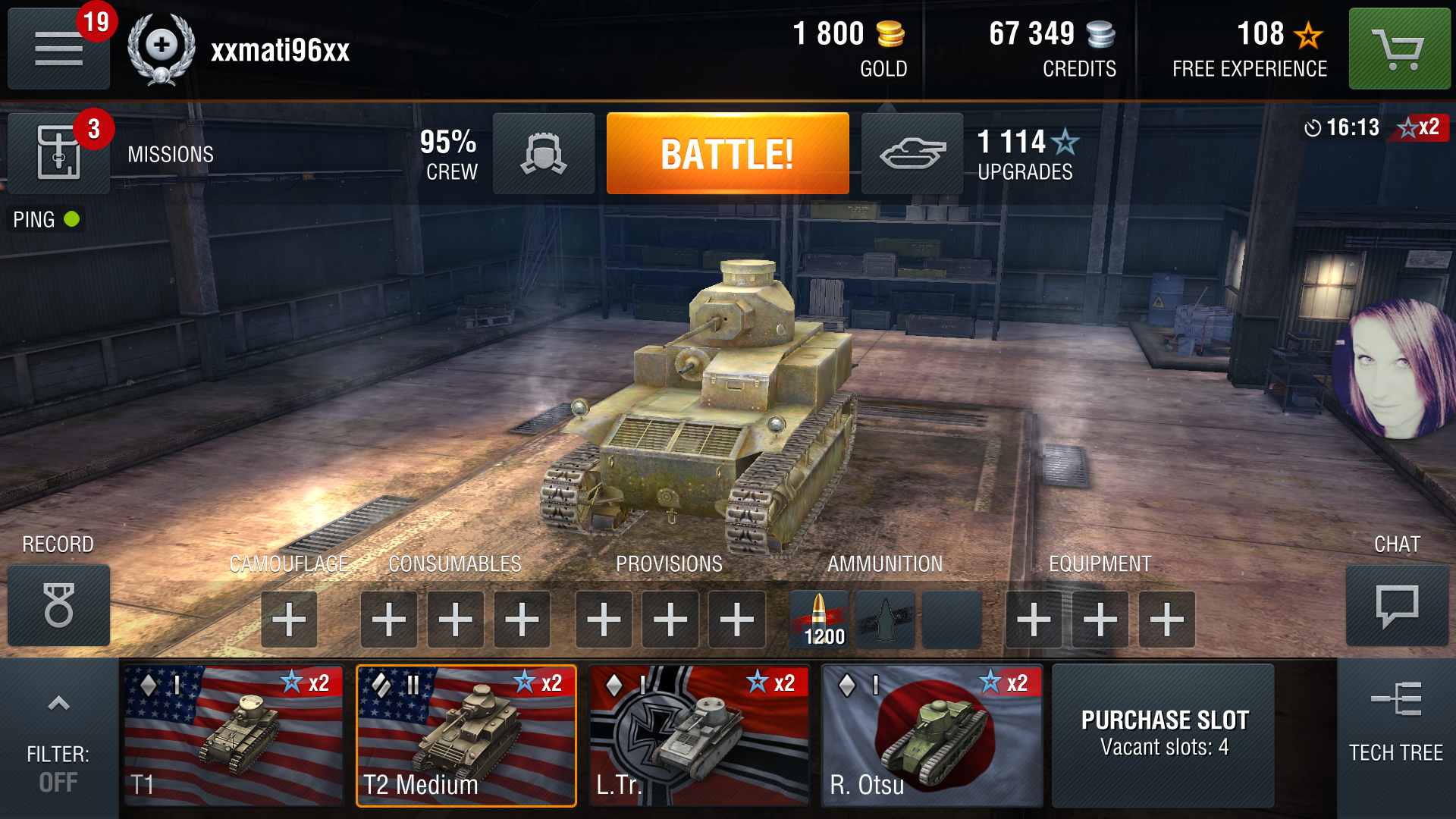This screenshot has height=819, width=1456.
Task: Open the Chat speech bubble
Action: (1397, 605)
